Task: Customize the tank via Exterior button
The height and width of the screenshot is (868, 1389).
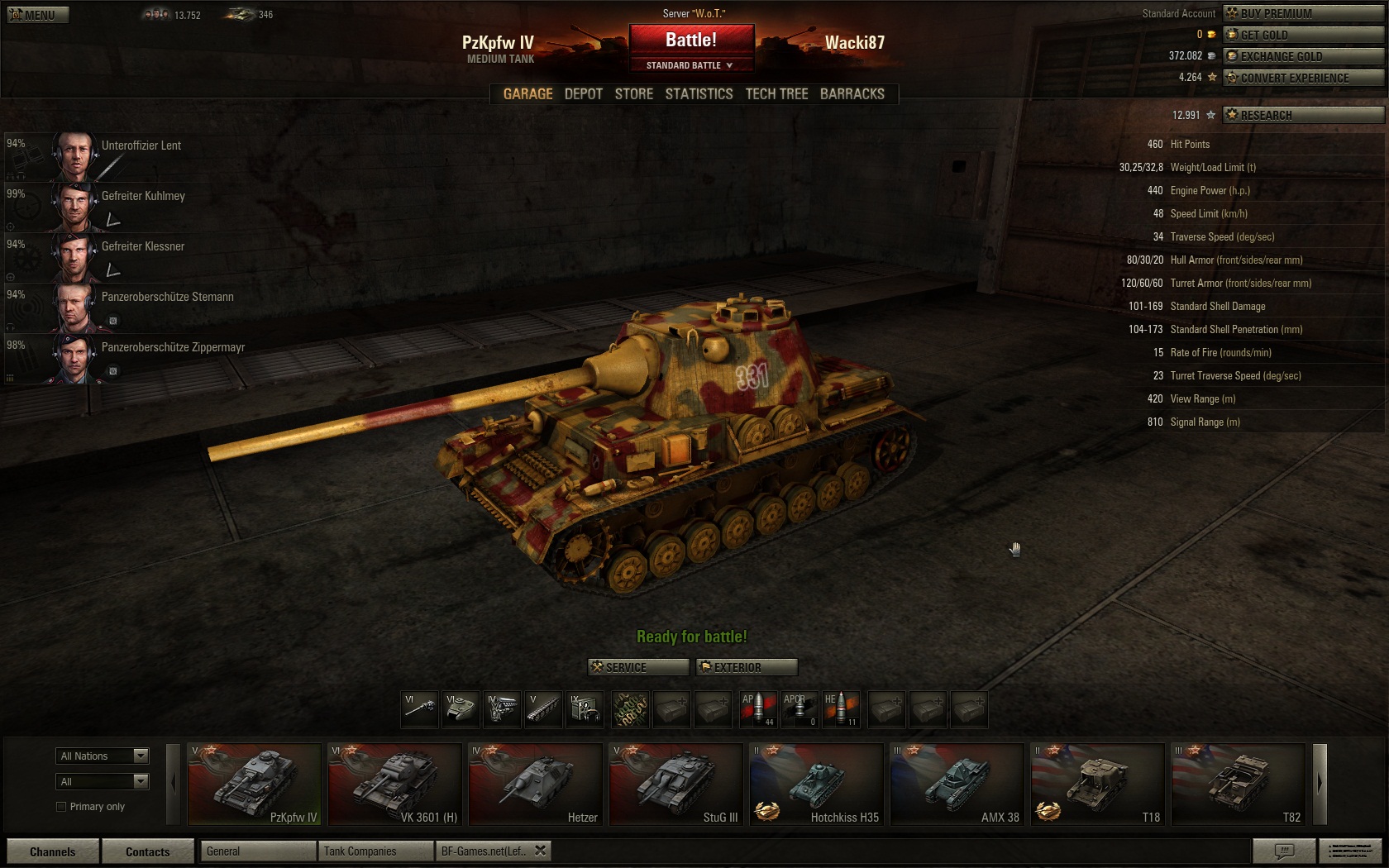Action: point(746,667)
